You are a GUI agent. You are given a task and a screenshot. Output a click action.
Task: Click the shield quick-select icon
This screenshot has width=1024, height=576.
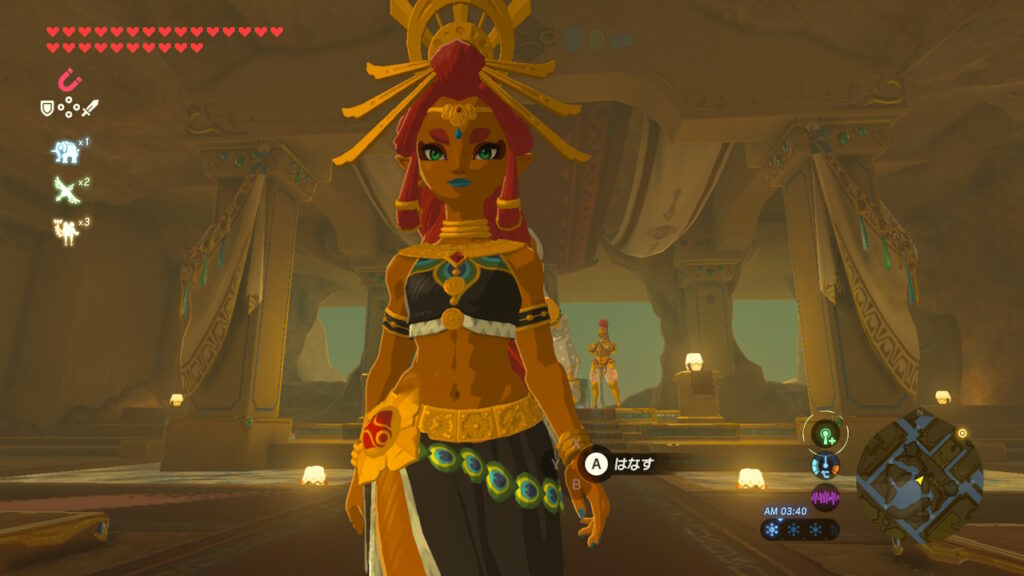[46, 107]
